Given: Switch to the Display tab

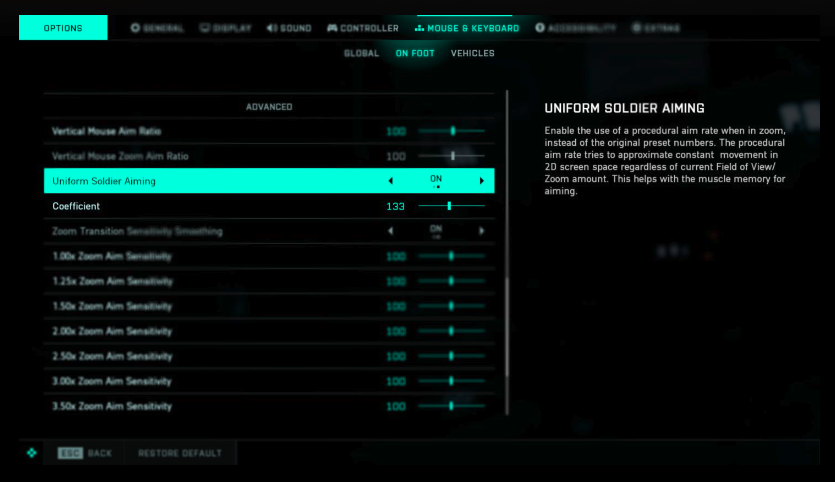Looking at the screenshot, I should point(226,28).
